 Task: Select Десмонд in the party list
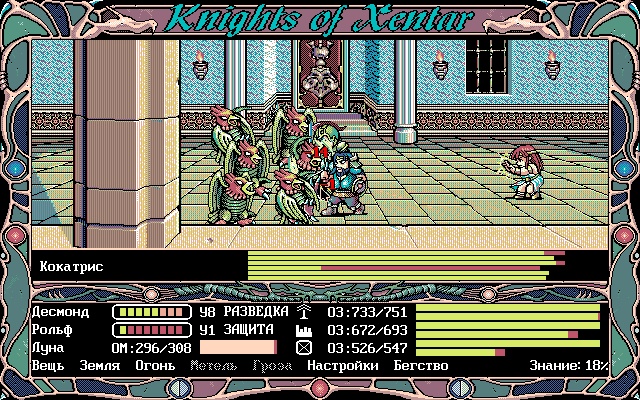pos(60,311)
